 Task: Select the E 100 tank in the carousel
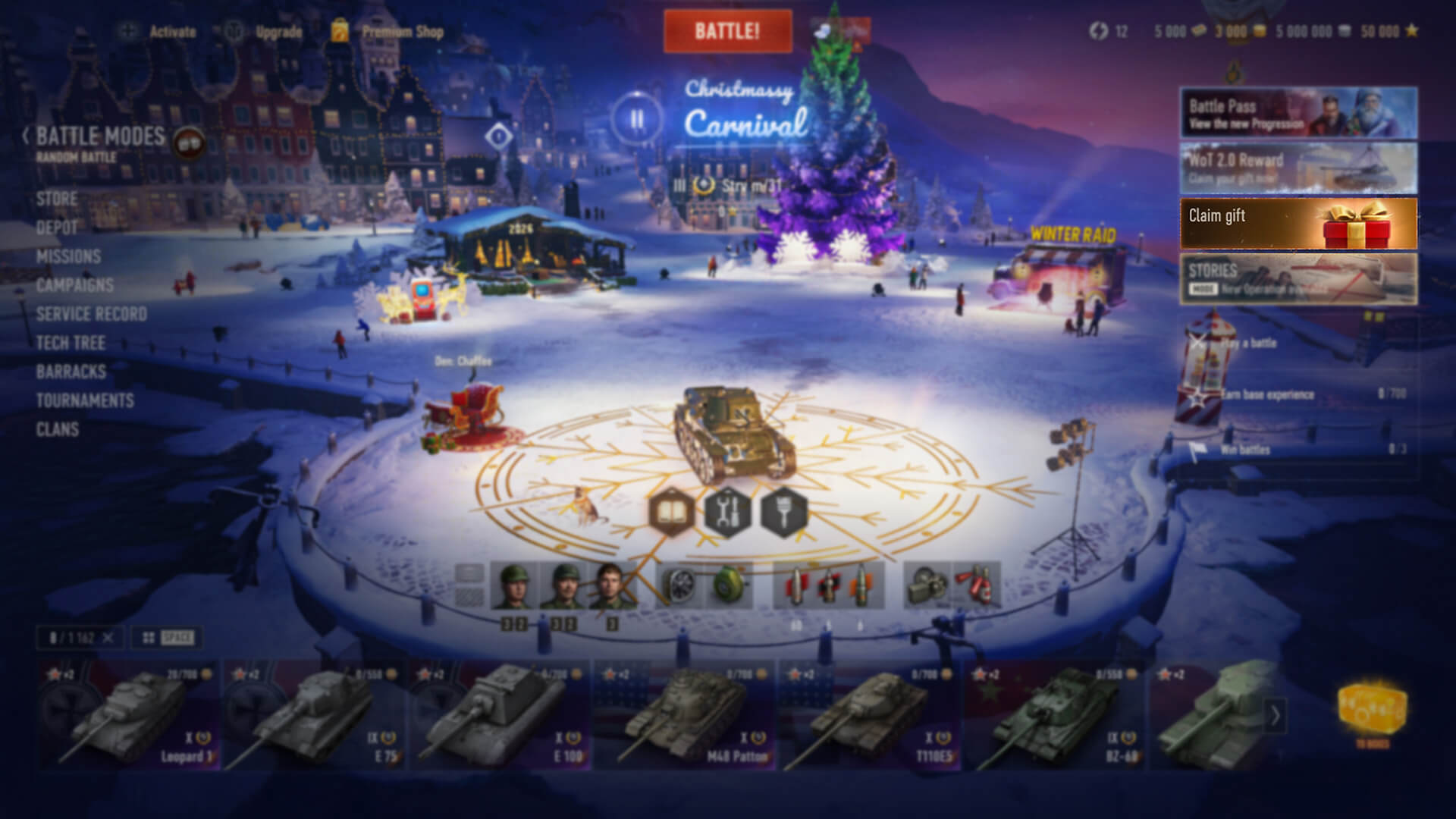[x=500, y=716]
